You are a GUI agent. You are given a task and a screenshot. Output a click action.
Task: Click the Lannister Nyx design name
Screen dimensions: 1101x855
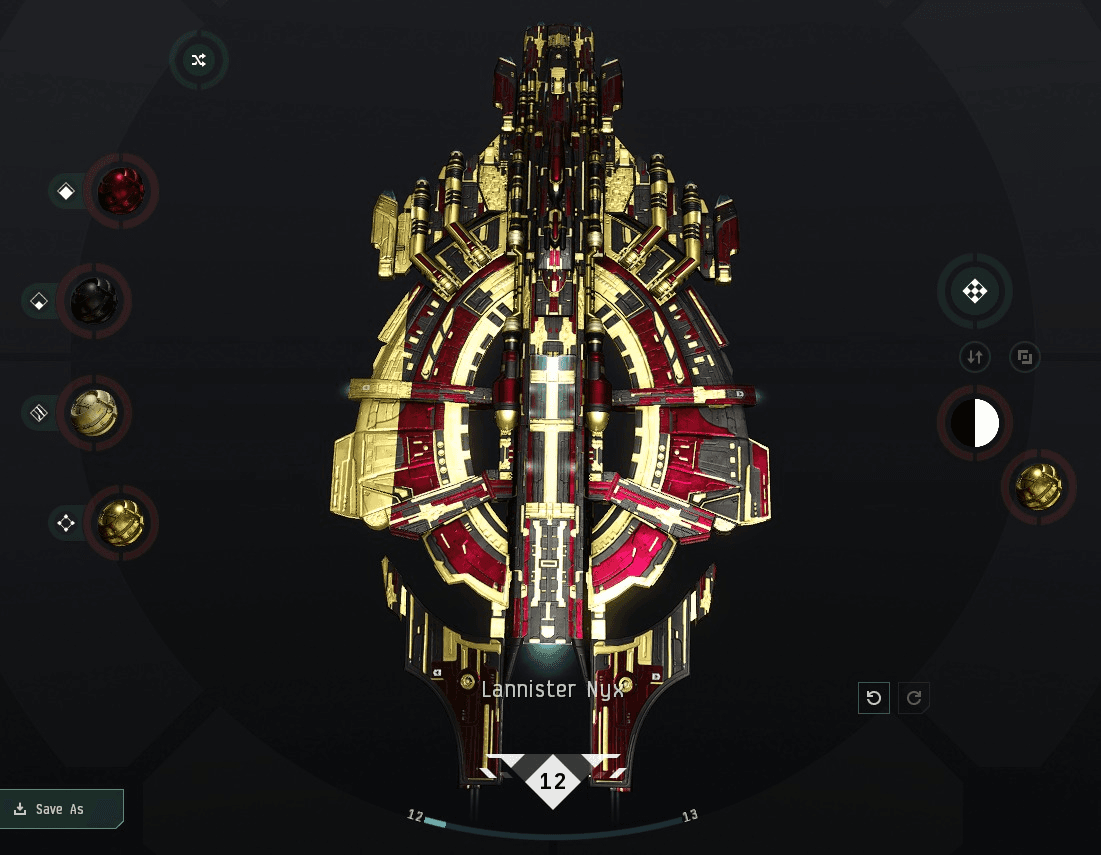coord(553,689)
